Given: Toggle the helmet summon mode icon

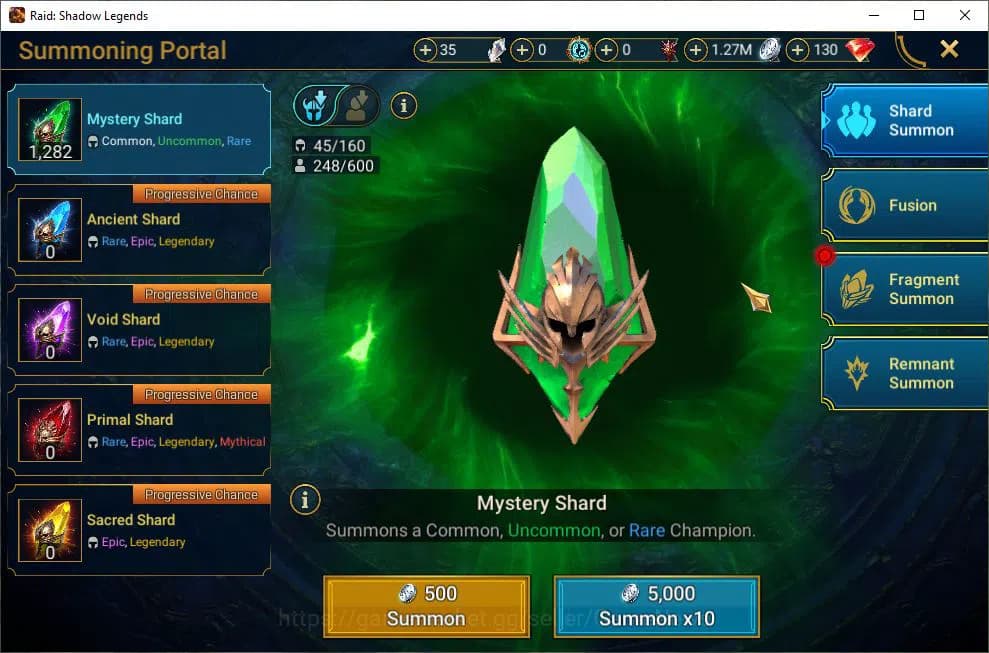Looking at the screenshot, I should pyautogui.click(x=313, y=104).
